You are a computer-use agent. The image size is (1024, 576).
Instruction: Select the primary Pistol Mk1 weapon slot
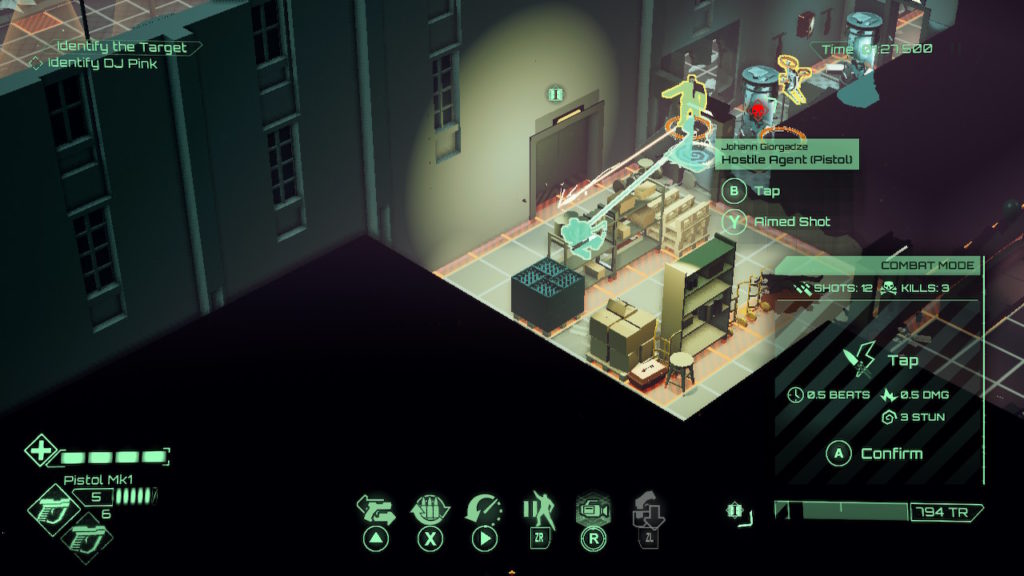[x=47, y=507]
